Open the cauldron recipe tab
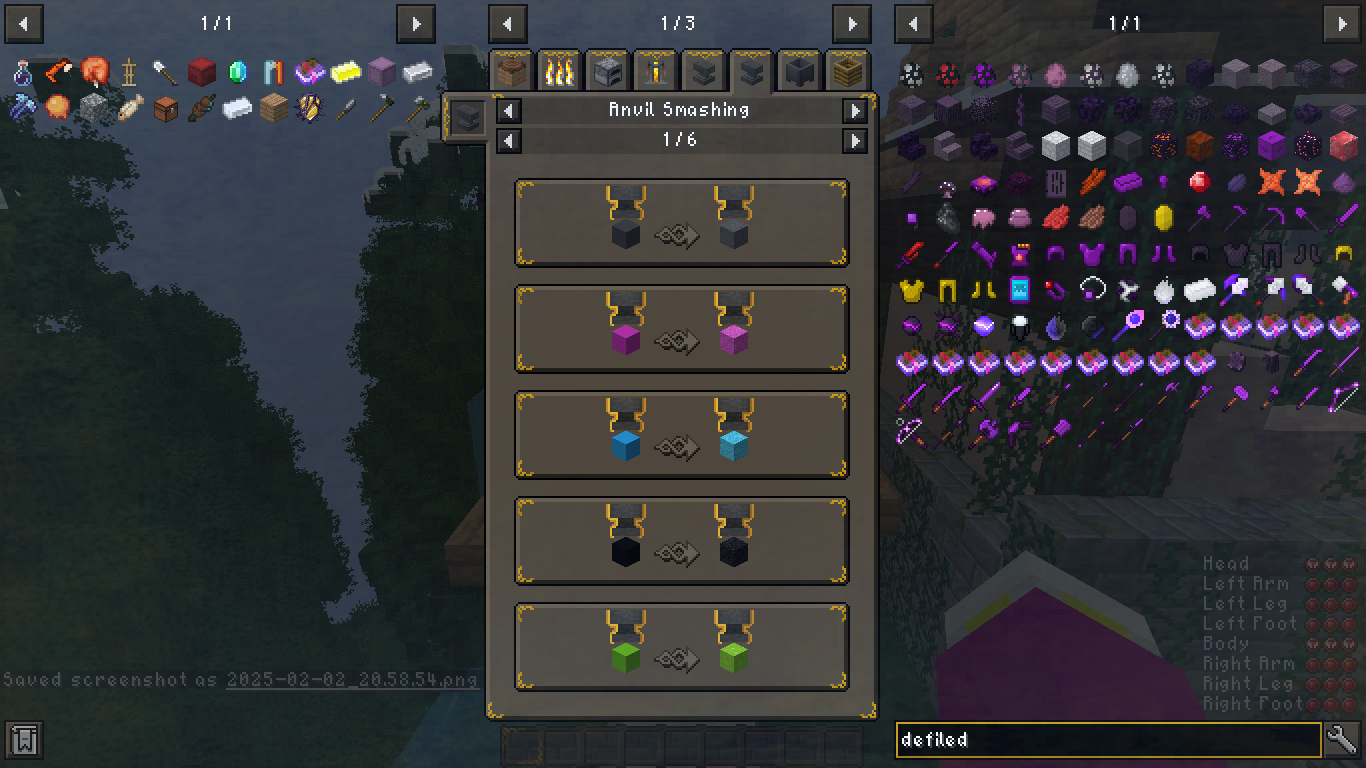1366x768 pixels. coord(799,71)
